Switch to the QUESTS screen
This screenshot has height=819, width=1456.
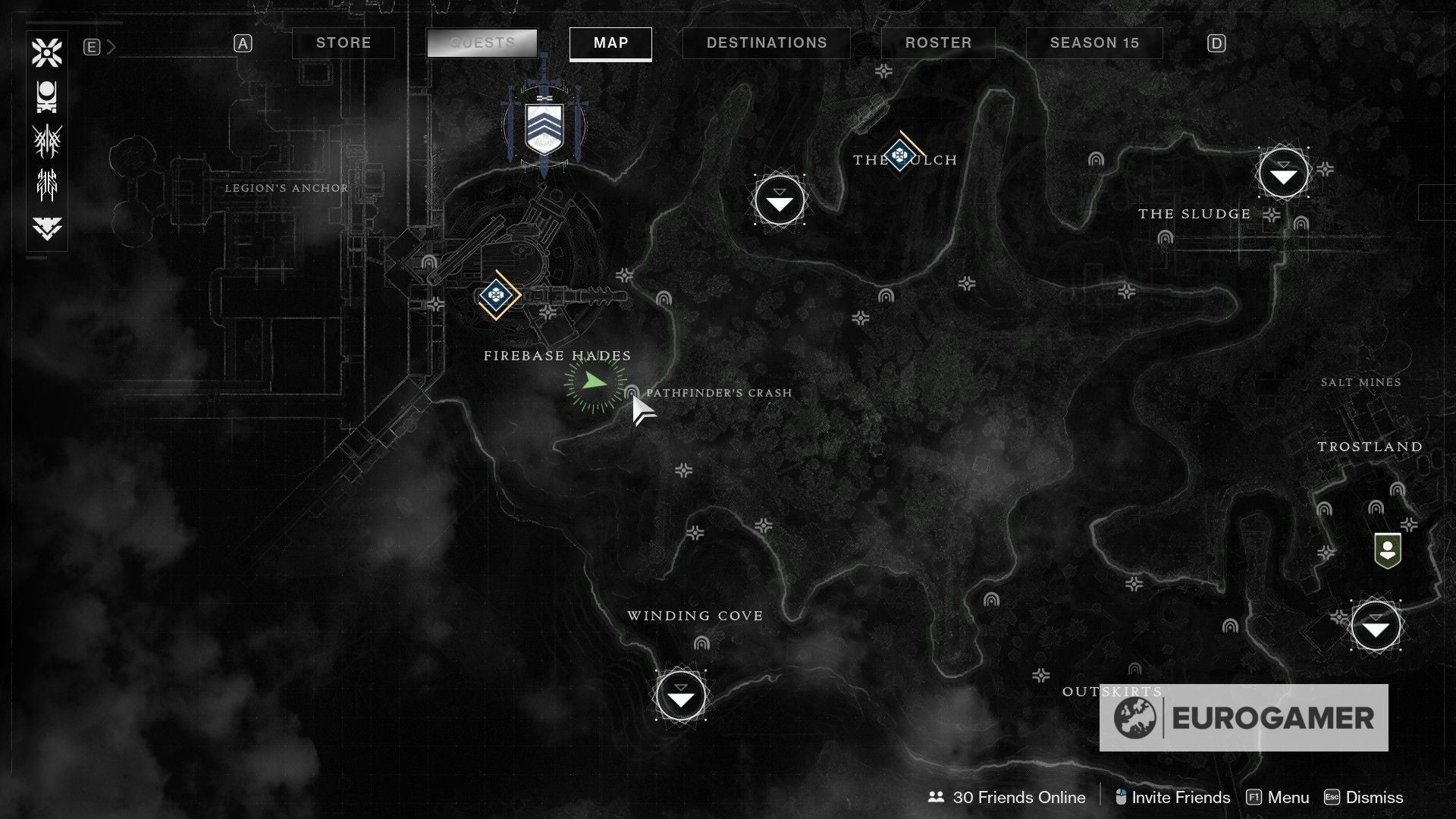tap(482, 43)
